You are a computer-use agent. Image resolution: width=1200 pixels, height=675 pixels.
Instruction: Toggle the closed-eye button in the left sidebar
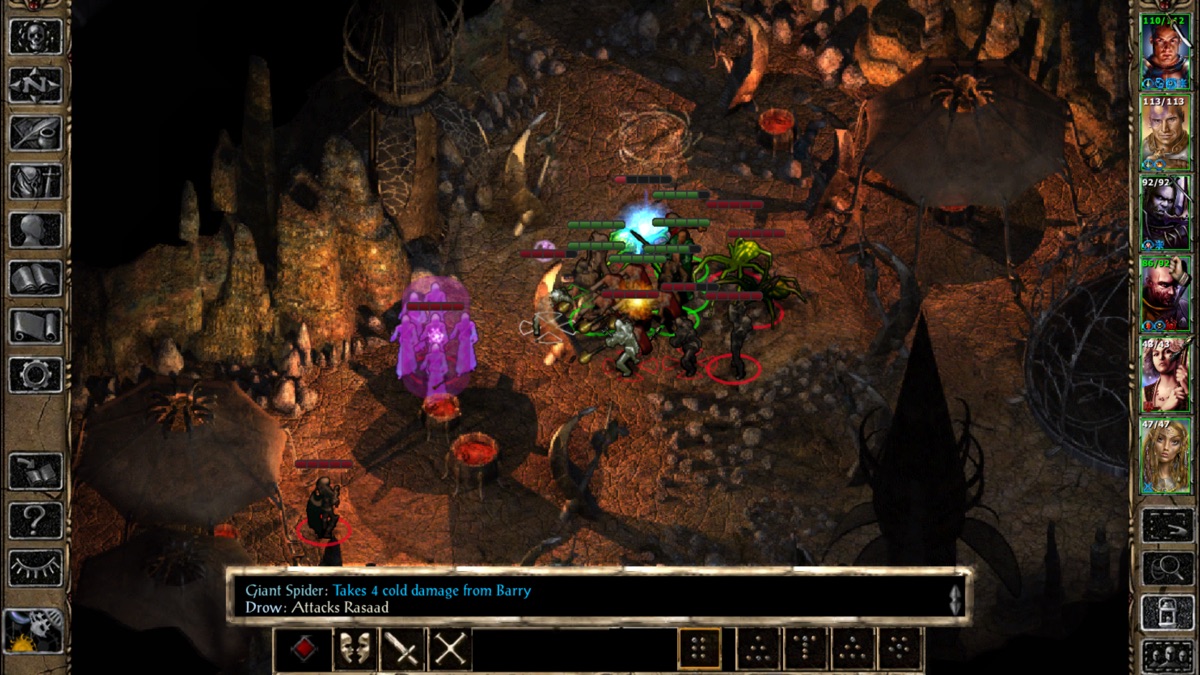pos(36,568)
